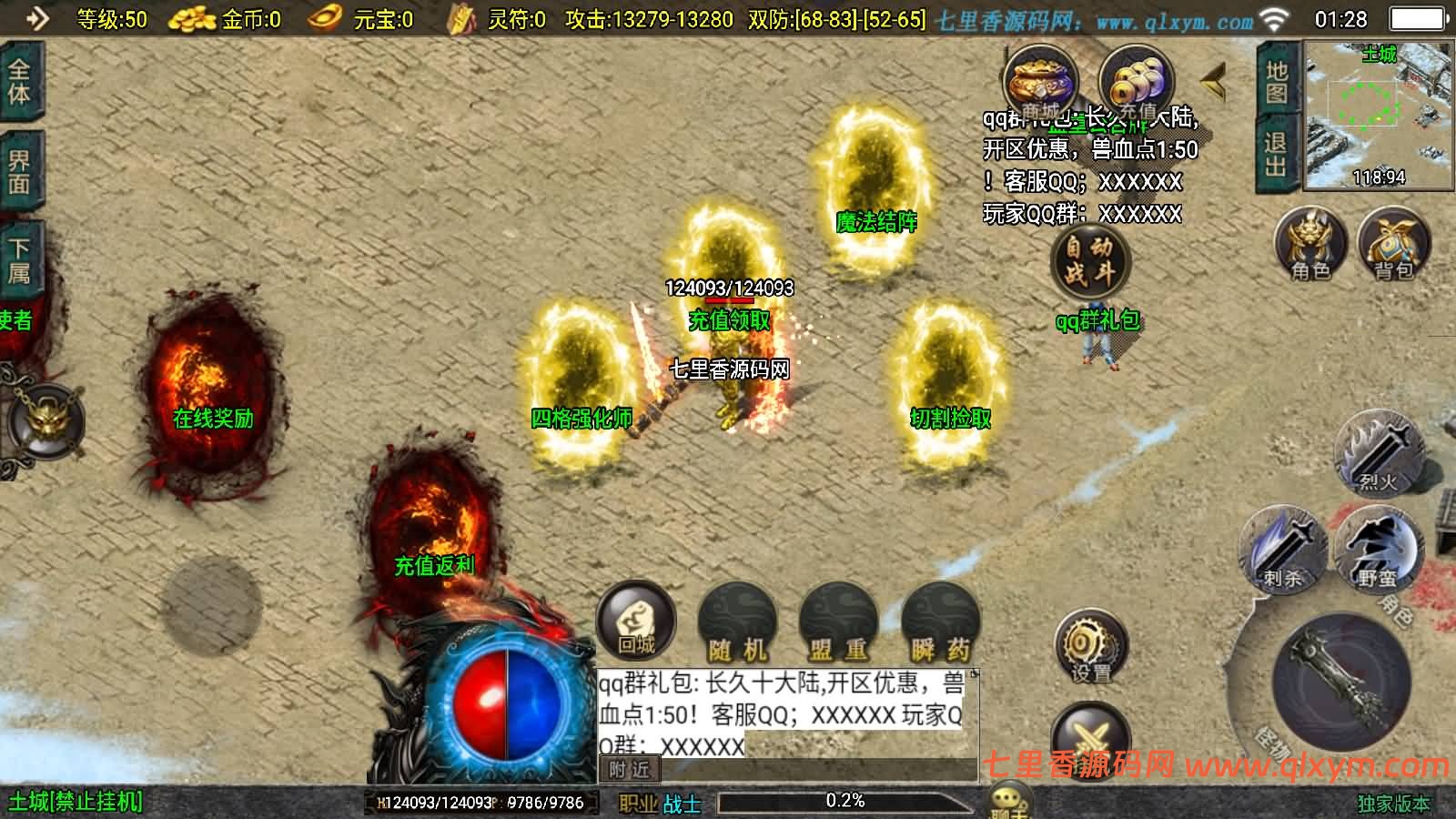The width and height of the screenshot is (1456, 819).
Task: Open the 设置 gear settings
Action: click(x=1090, y=648)
